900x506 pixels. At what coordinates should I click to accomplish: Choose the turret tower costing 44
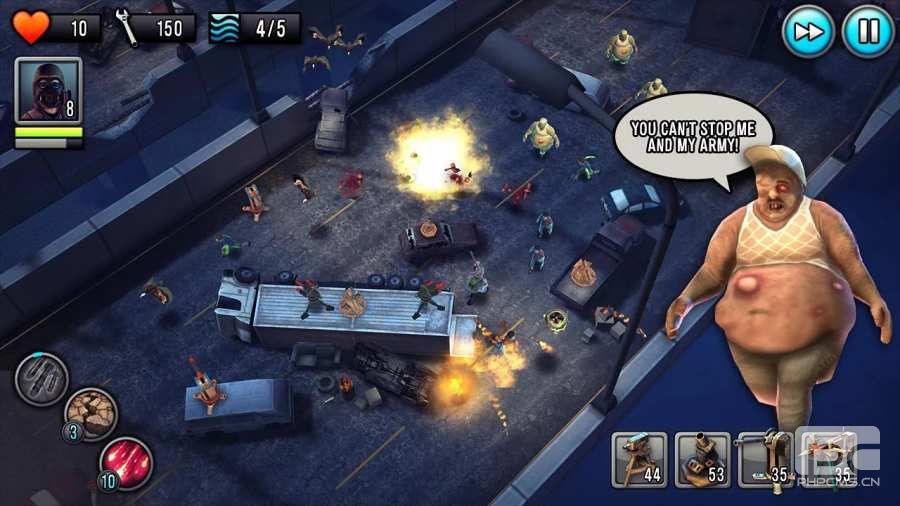(x=640, y=459)
